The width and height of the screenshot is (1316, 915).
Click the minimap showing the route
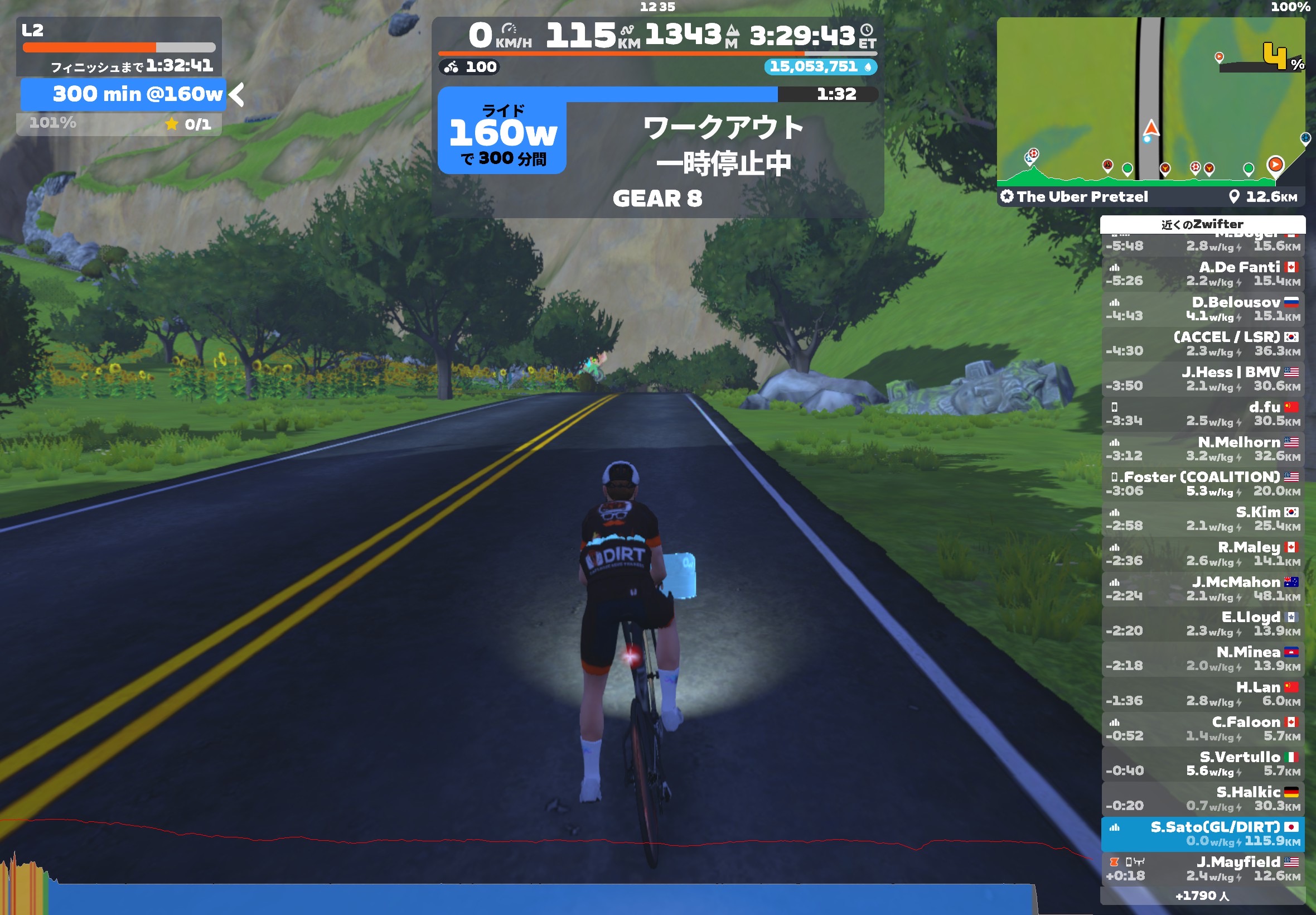tap(1150, 100)
